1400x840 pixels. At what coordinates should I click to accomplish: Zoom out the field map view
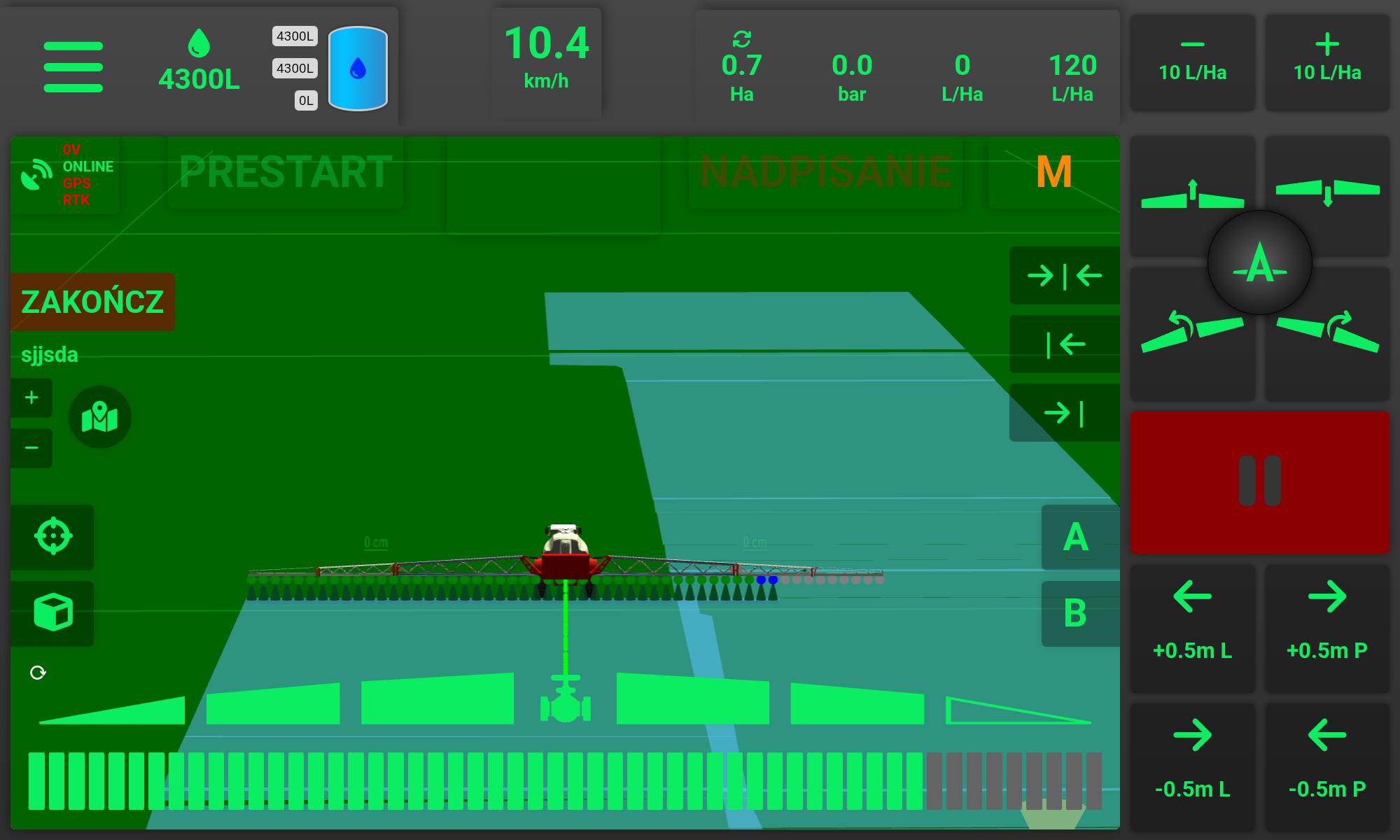[31, 448]
